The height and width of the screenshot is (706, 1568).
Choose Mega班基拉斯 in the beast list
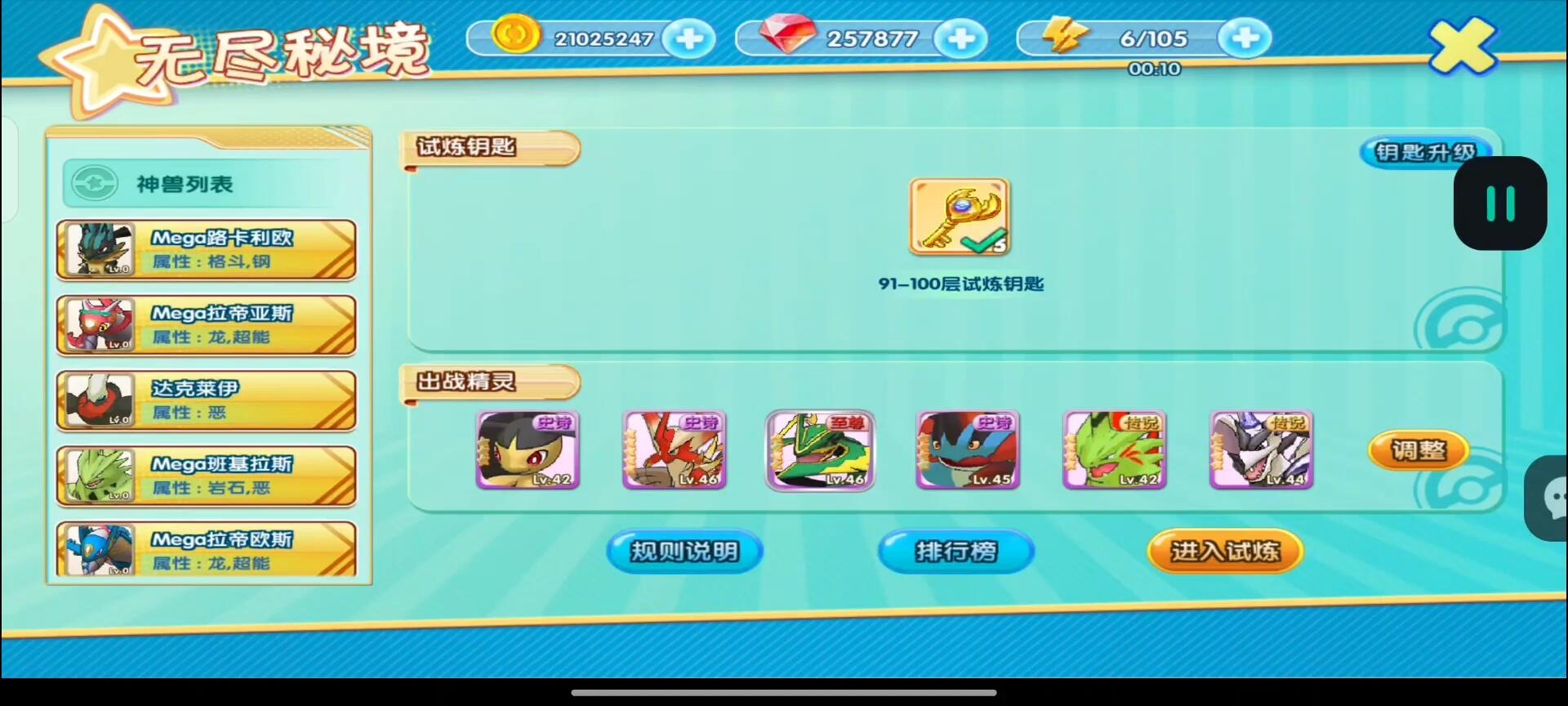[x=206, y=476]
